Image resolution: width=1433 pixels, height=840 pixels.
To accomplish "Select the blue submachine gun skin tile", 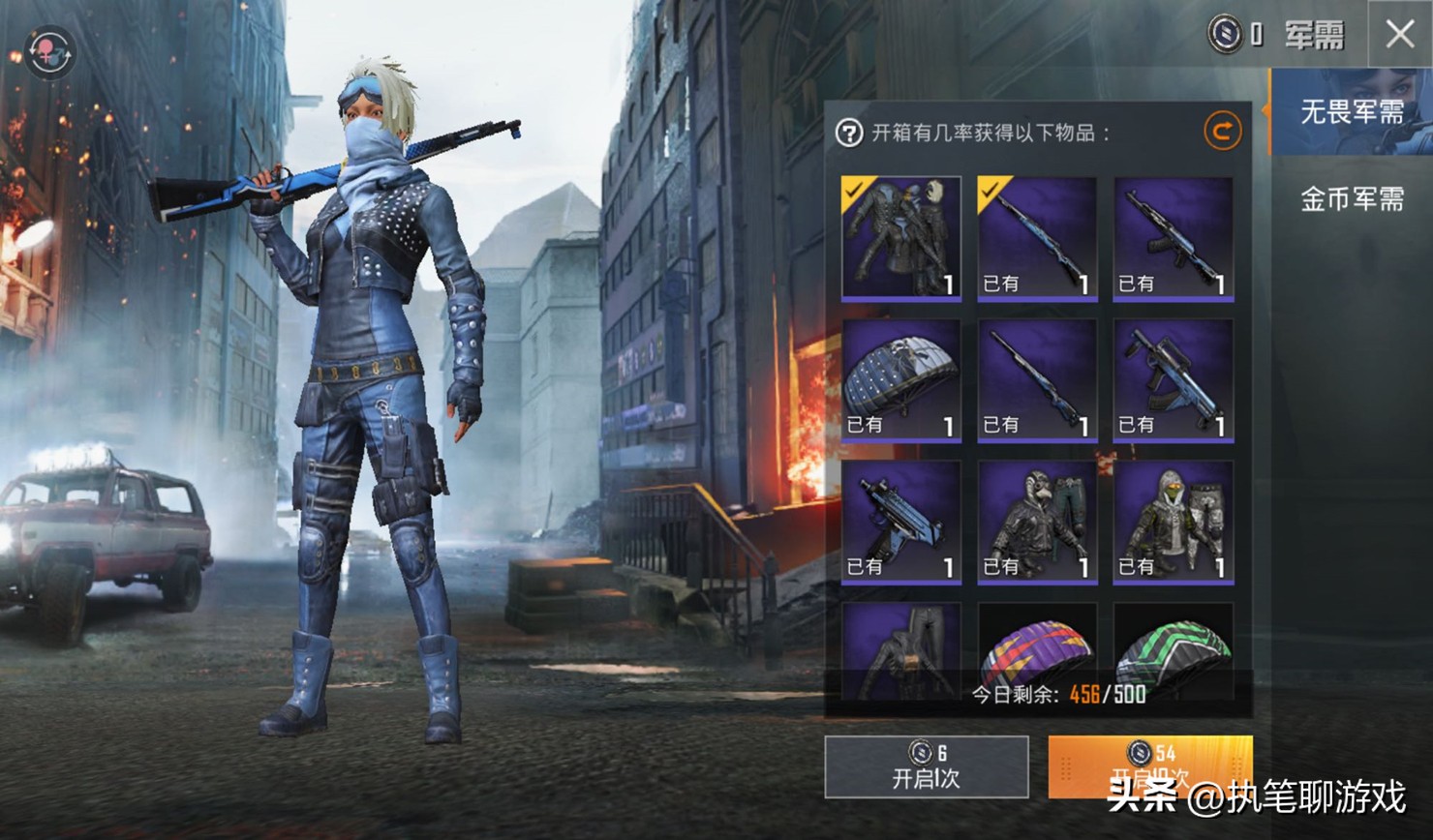I will 900,523.
